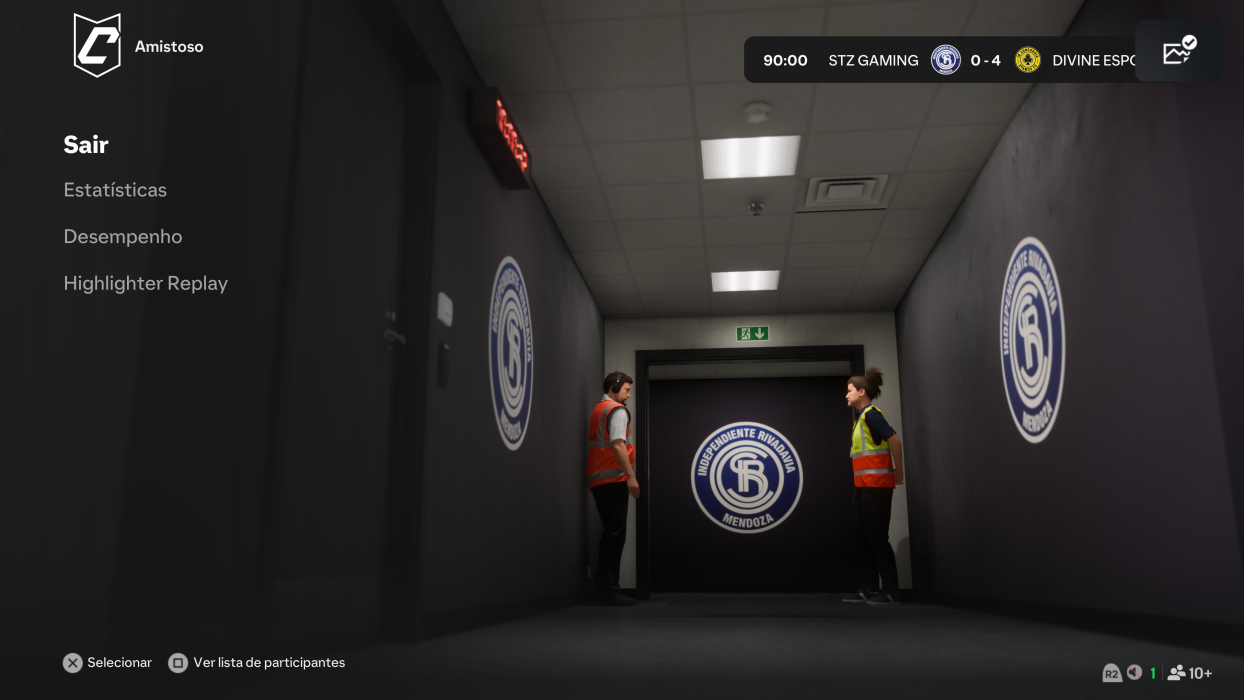Viewport: 1244px width, 700px height.
Task: Select the Sair menu option
Action: point(86,145)
